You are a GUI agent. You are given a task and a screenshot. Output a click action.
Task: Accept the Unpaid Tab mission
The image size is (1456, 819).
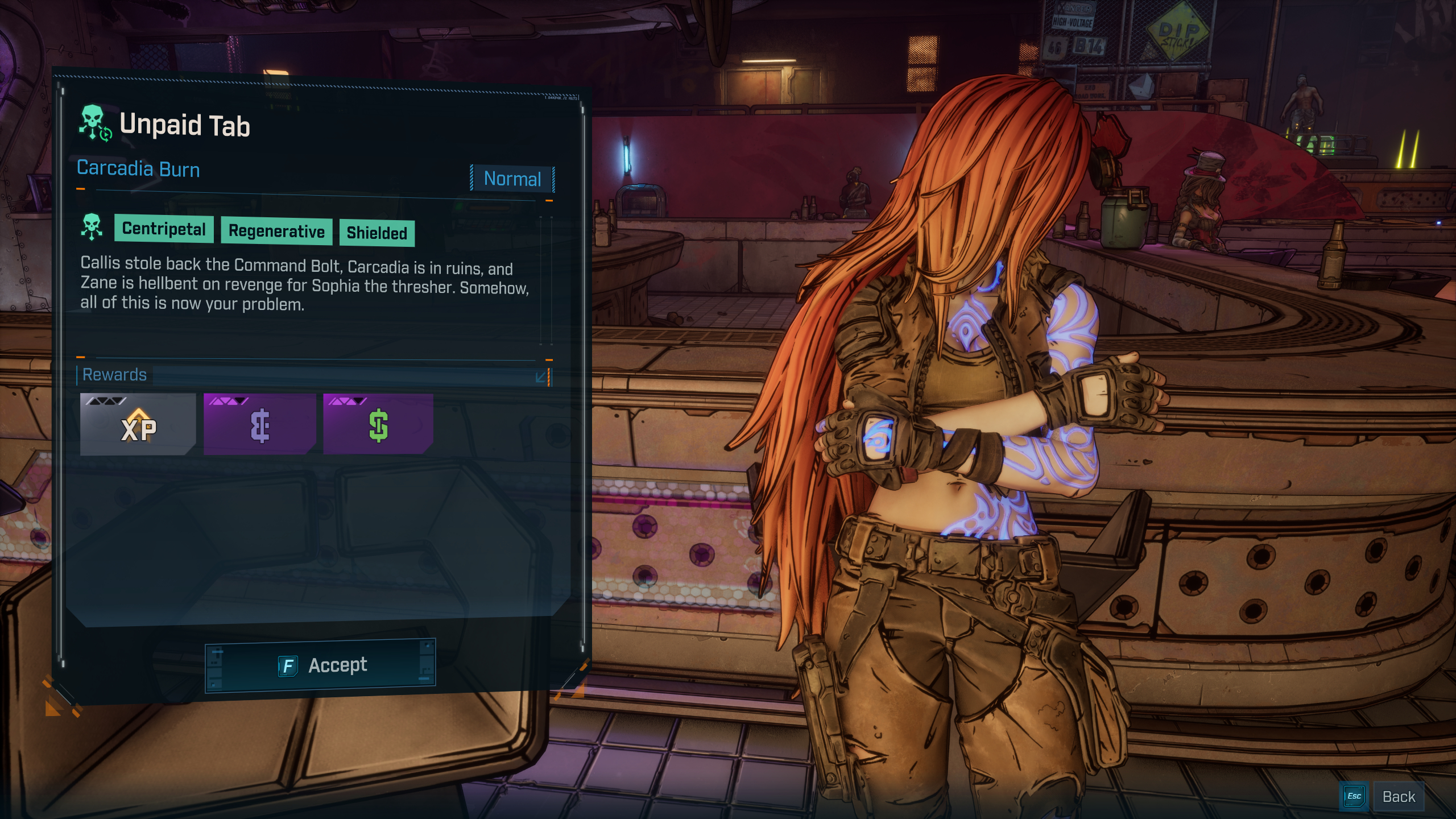click(320, 665)
